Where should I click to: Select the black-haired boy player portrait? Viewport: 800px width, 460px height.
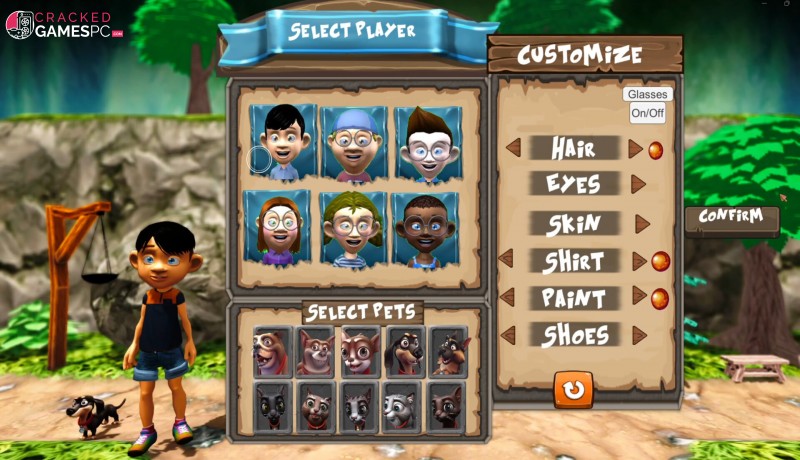coord(283,142)
